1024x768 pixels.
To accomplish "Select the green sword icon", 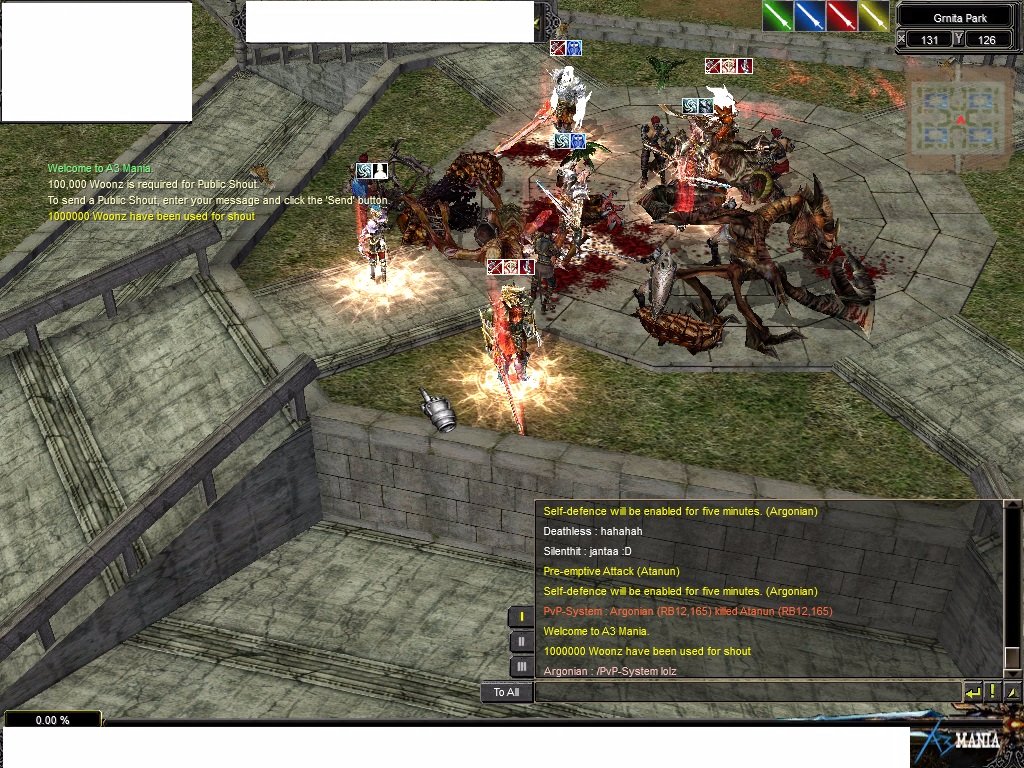I will [778, 16].
